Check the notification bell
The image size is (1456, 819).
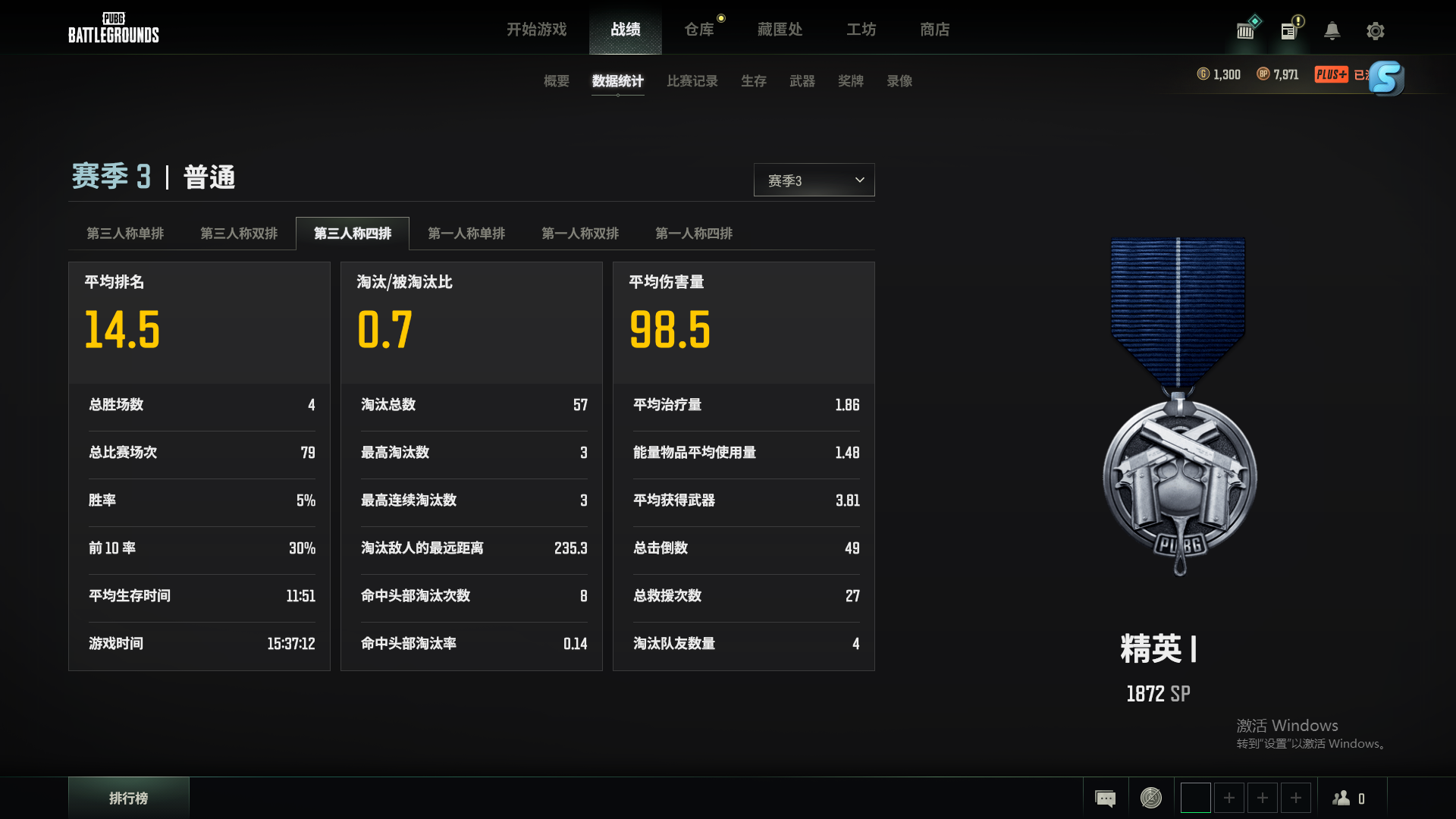point(1332,31)
